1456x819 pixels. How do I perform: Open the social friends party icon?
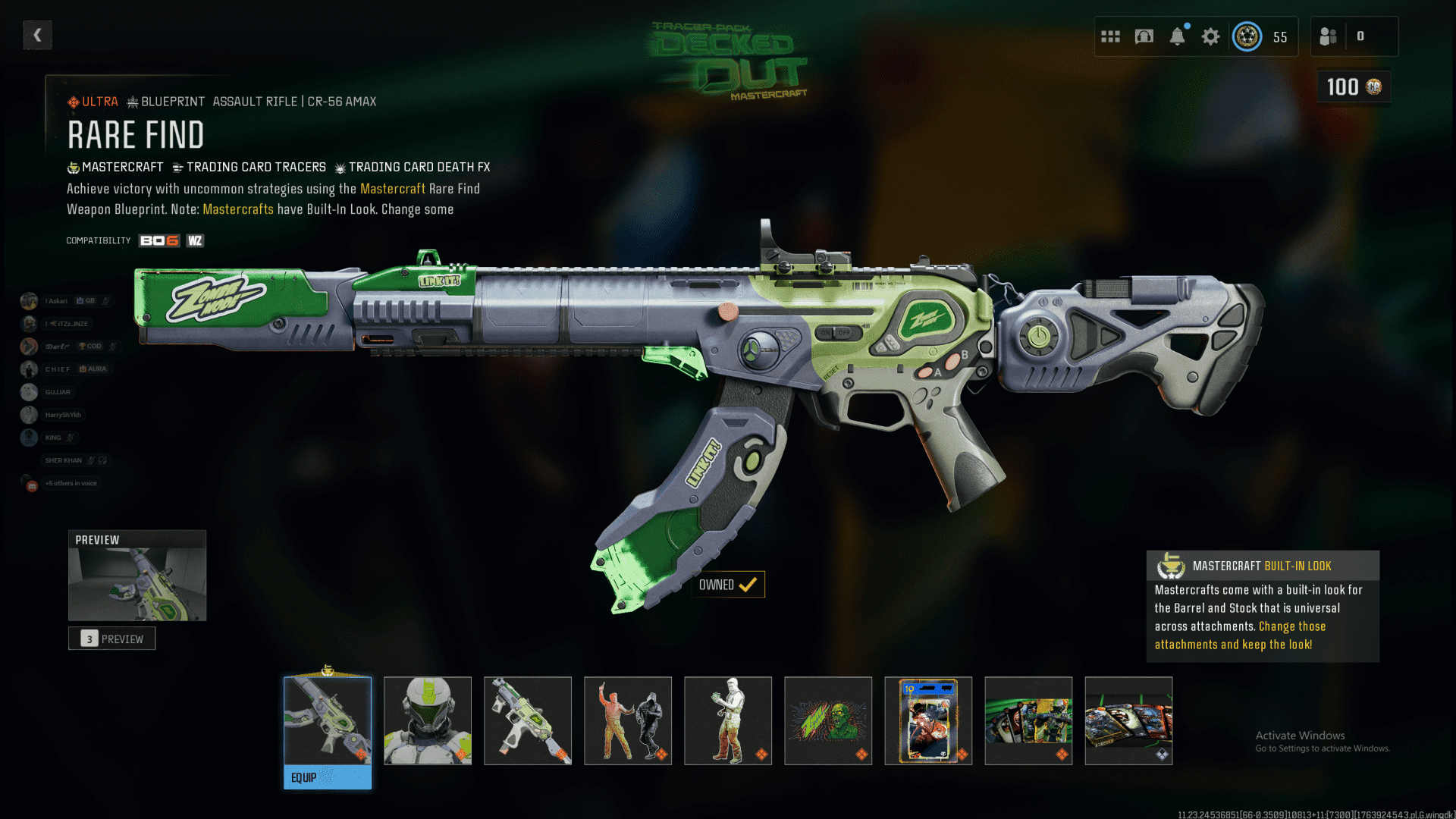click(x=1328, y=36)
